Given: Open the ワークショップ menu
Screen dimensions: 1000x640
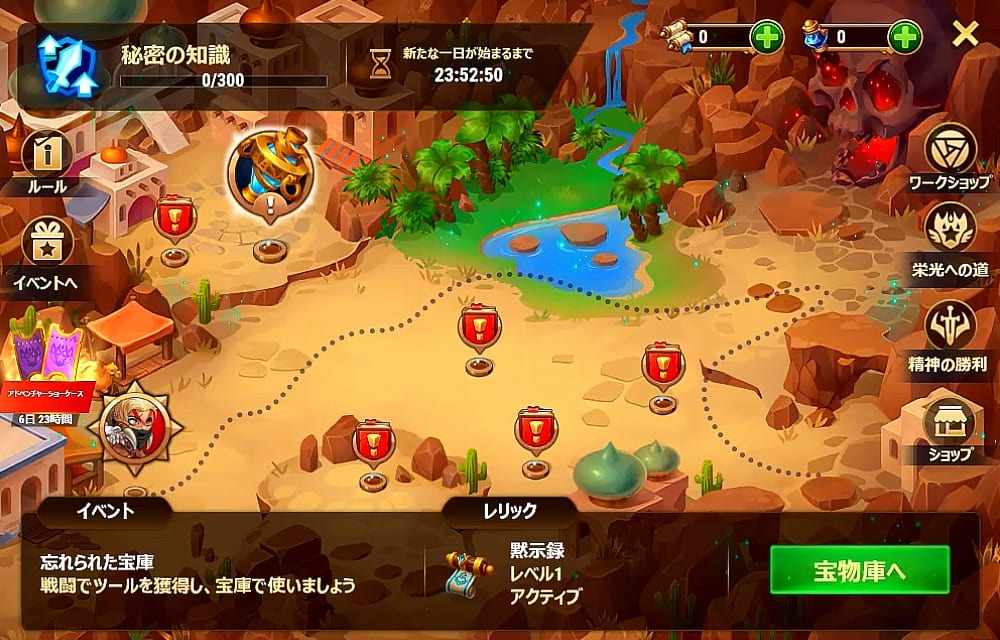Looking at the screenshot, I should [949, 152].
